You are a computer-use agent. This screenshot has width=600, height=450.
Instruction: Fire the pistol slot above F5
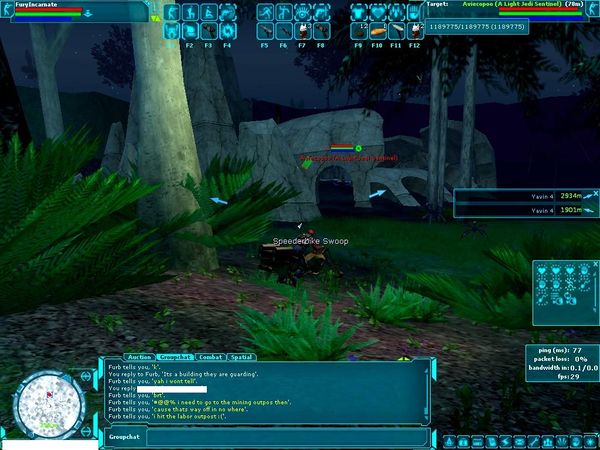click(x=264, y=31)
